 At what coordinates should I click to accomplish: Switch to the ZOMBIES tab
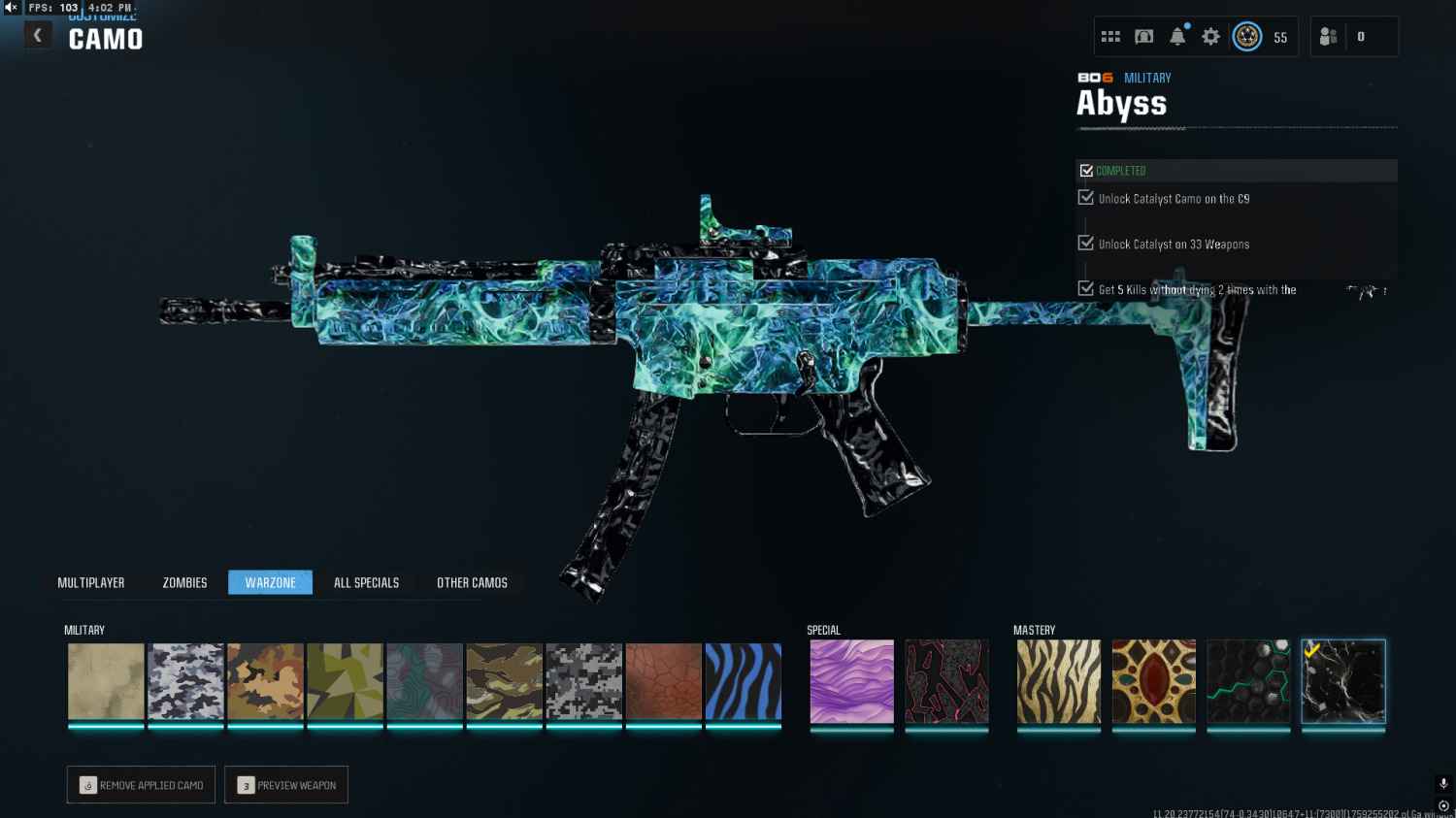coord(183,582)
